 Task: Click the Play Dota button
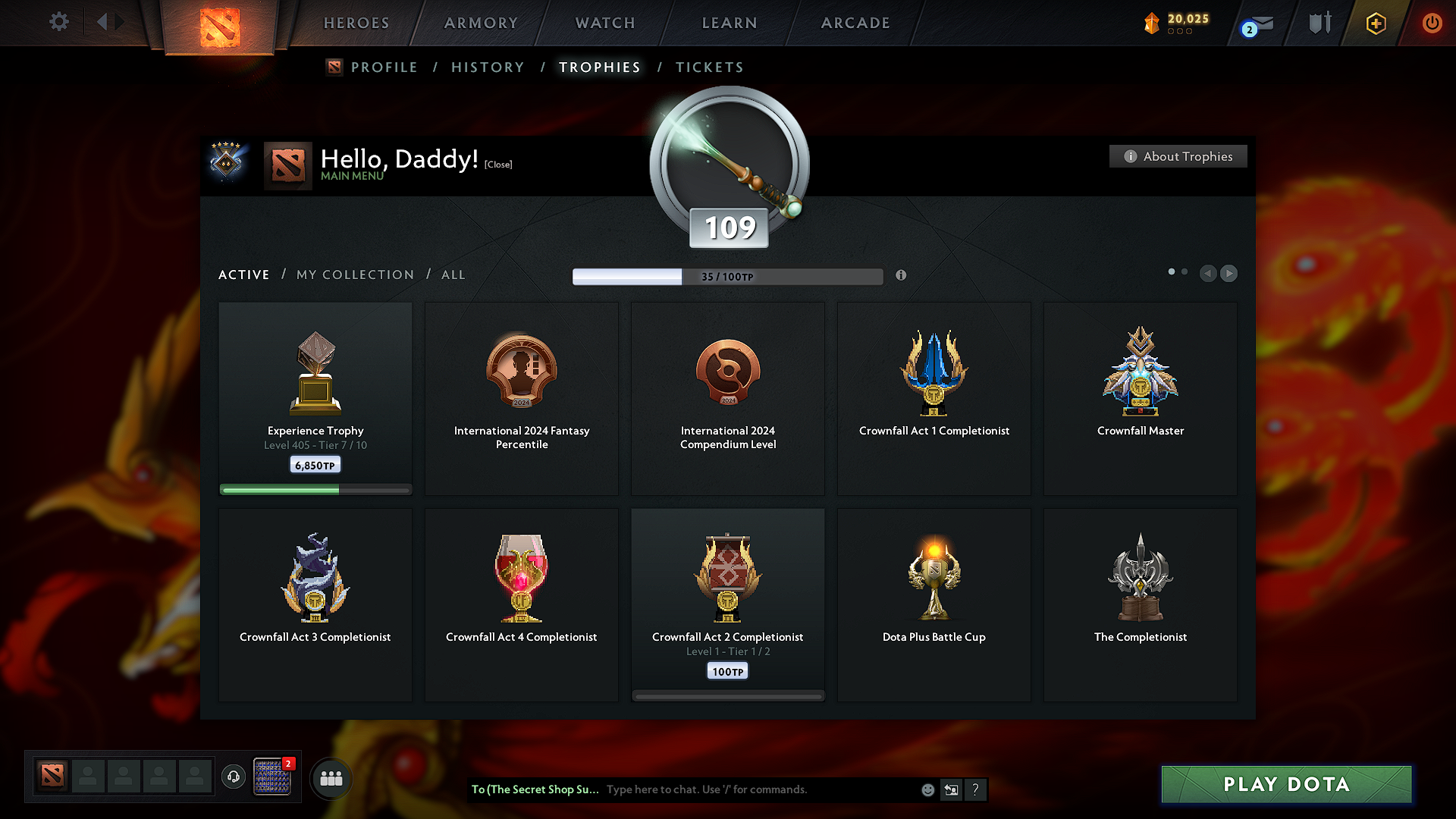point(1286,784)
